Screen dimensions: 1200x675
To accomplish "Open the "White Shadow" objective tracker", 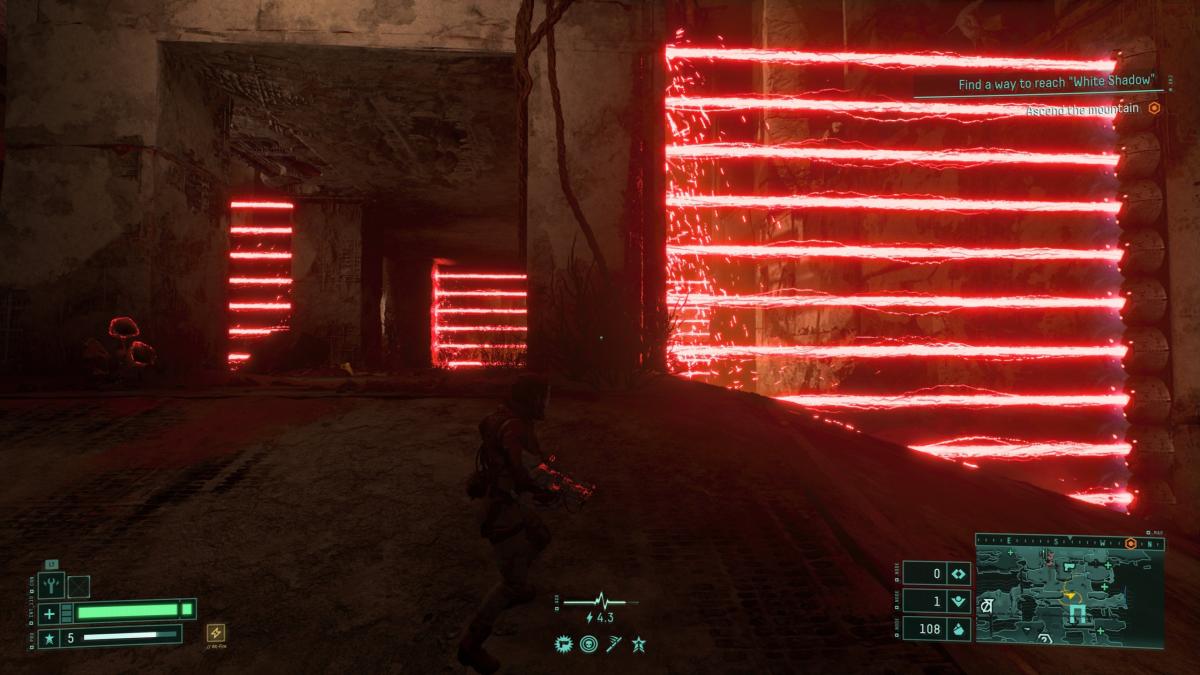I will [x=1057, y=84].
